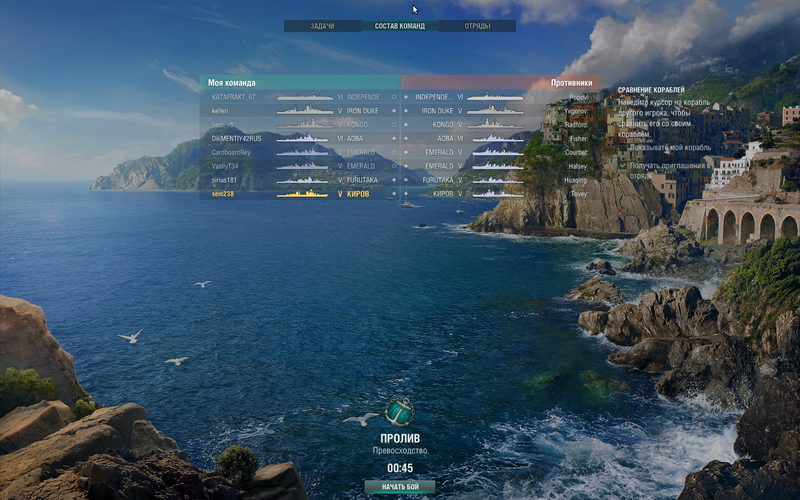This screenshot has width=800, height=500.
Task: Click the Начать бой button
Action: [x=399, y=487]
